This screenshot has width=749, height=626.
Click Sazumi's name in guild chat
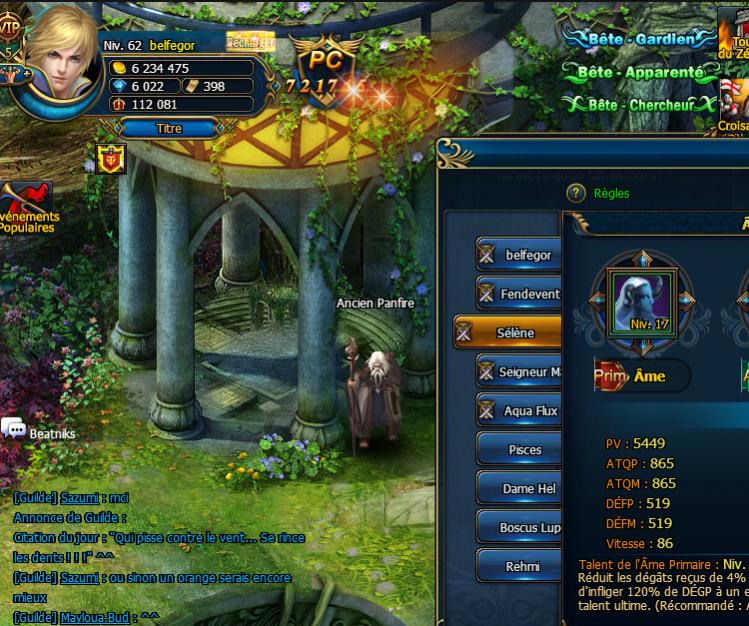tap(79, 497)
